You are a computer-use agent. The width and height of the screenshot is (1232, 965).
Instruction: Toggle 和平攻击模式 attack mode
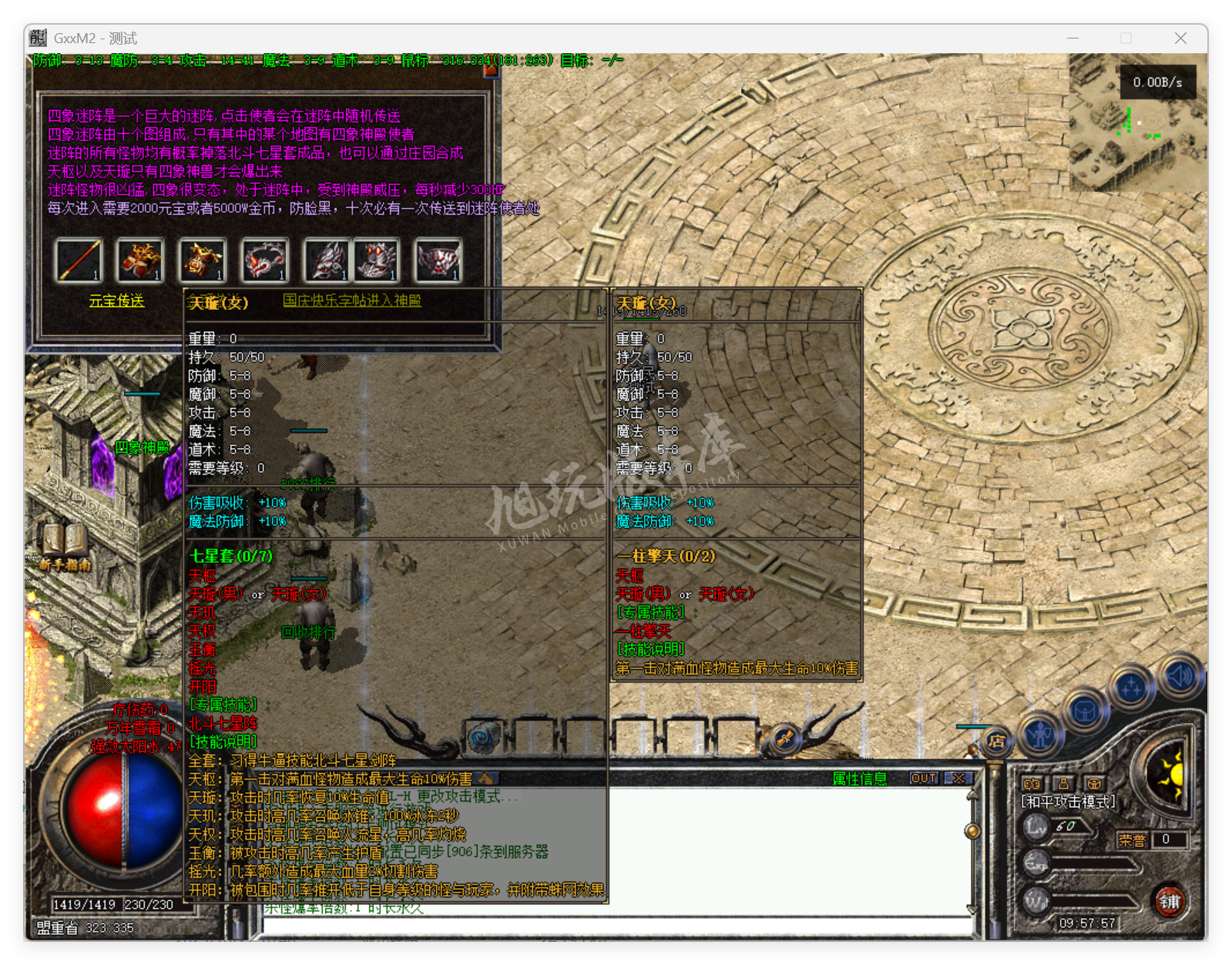[1069, 801]
